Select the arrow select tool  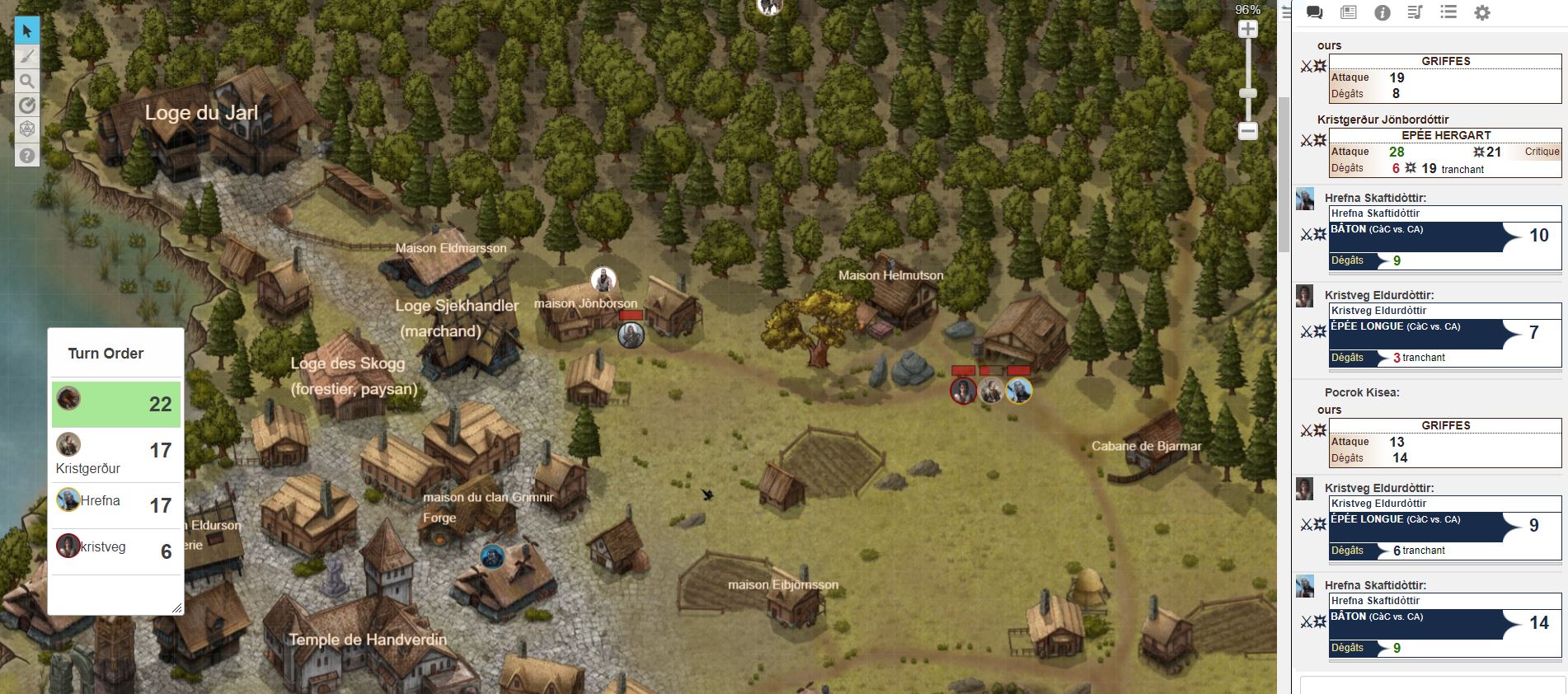coord(27,31)
